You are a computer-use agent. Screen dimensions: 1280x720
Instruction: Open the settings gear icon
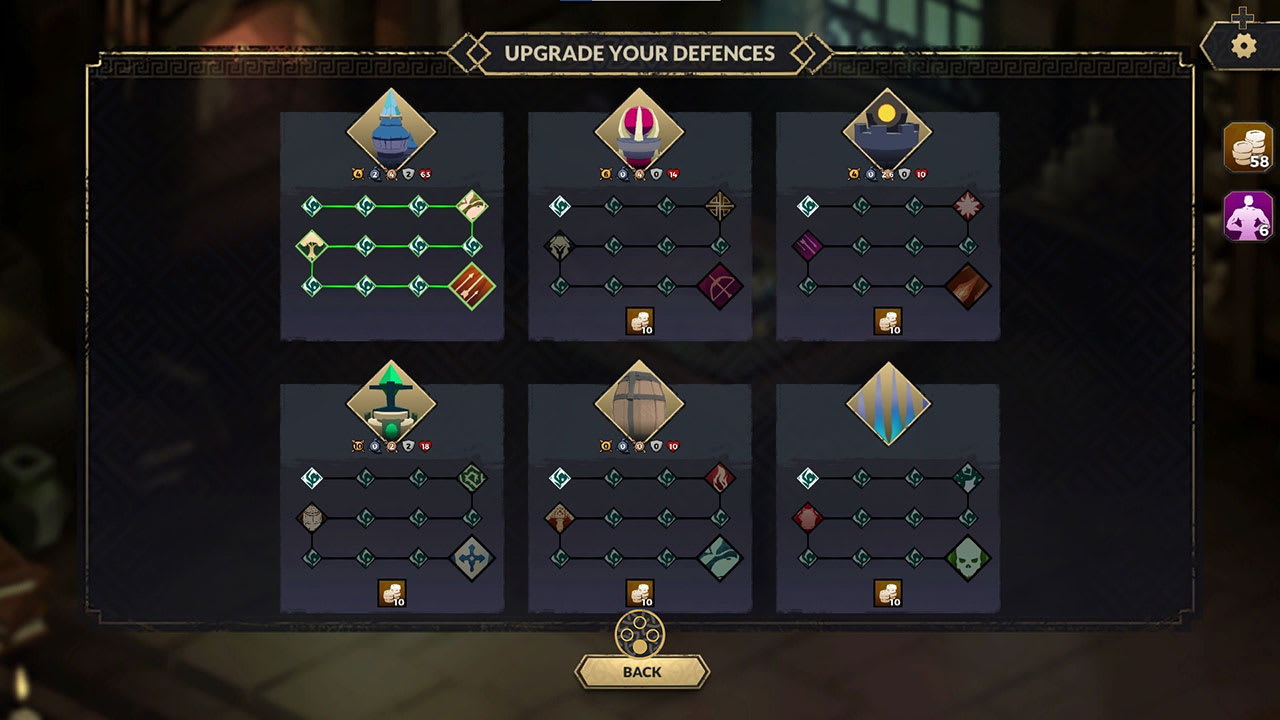click(x=1243, y=44)
